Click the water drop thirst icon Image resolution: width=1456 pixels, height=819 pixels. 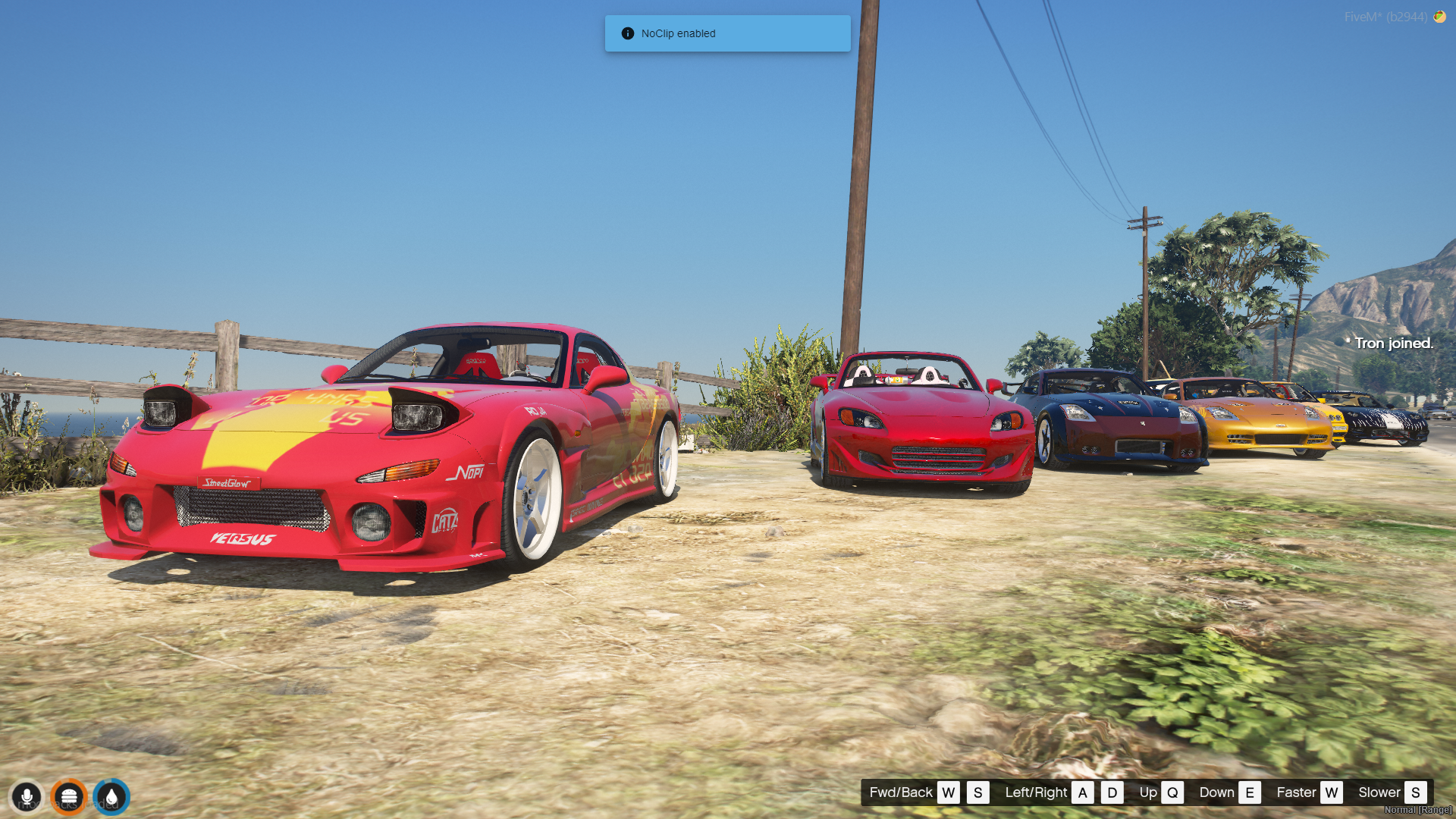point(111,797)
